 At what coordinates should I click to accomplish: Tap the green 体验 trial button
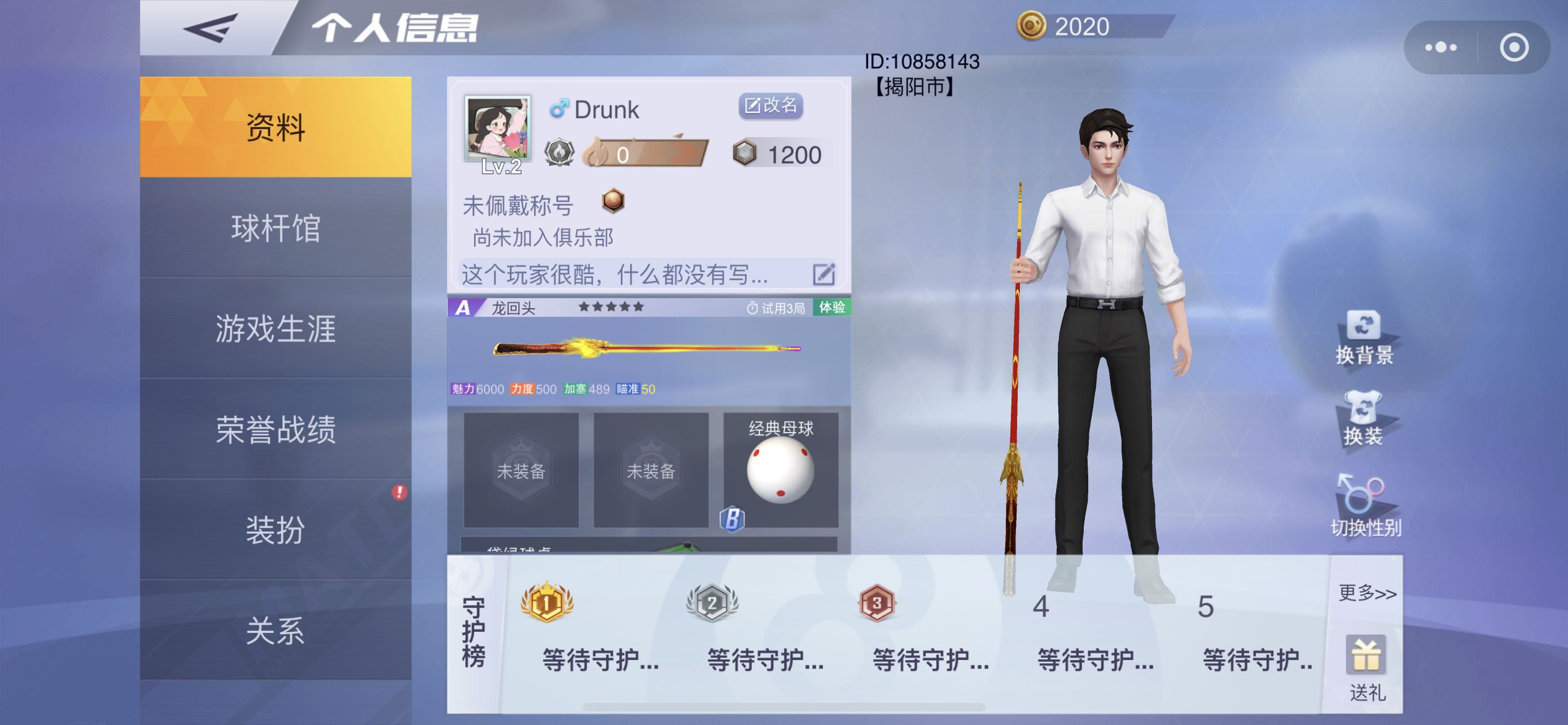click(831, 307)
